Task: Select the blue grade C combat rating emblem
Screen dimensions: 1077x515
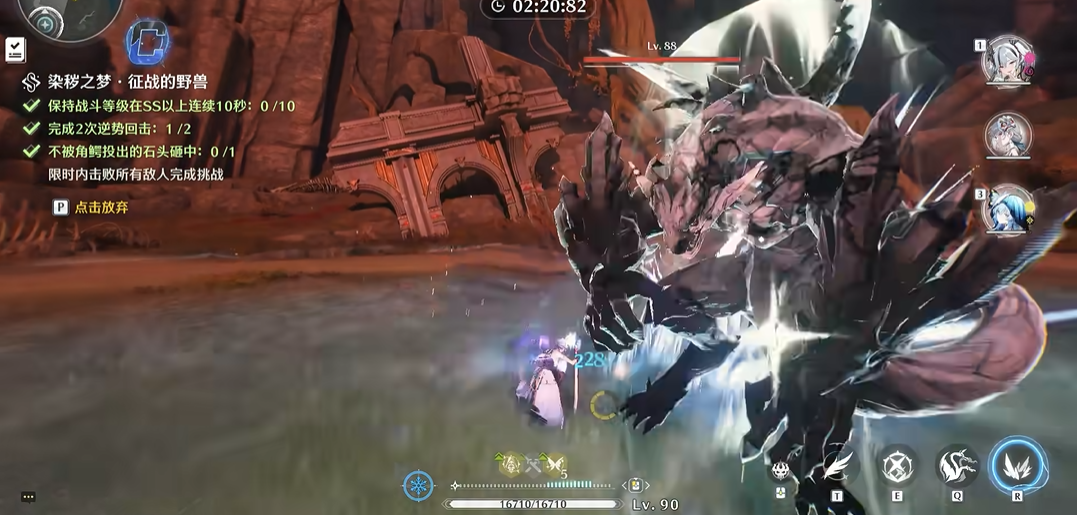Action: click(147, 42)
